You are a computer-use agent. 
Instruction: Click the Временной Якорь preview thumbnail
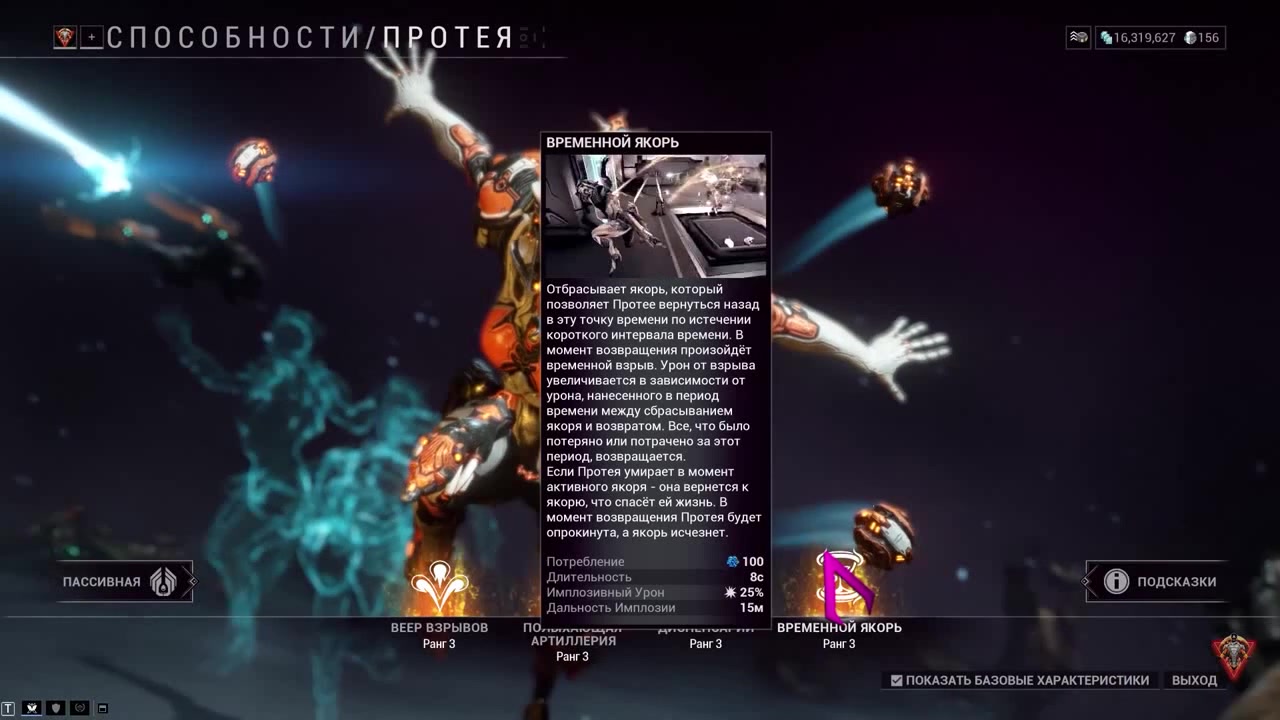pos(656,214)
